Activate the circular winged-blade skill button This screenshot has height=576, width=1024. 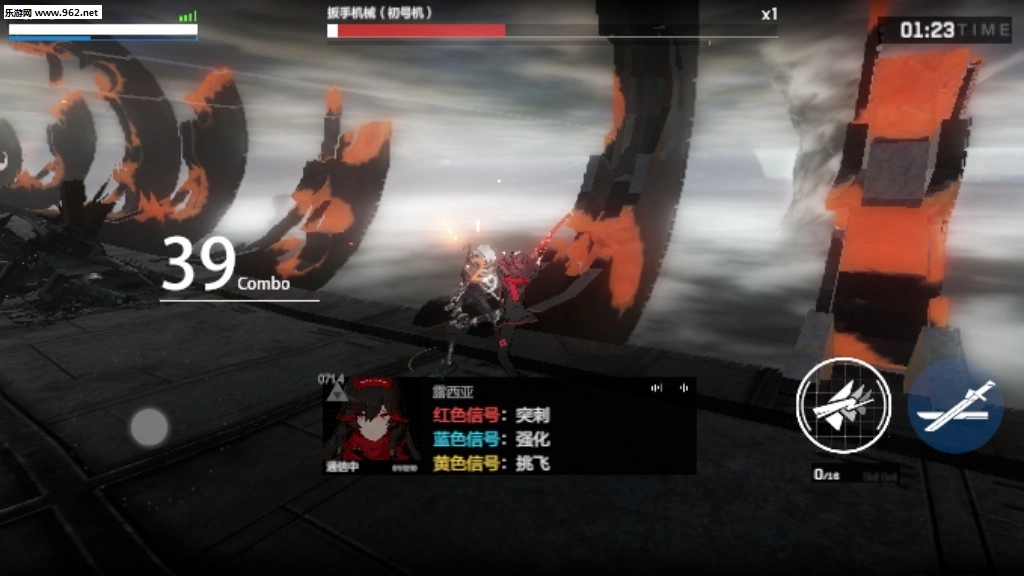click(843, 405)
